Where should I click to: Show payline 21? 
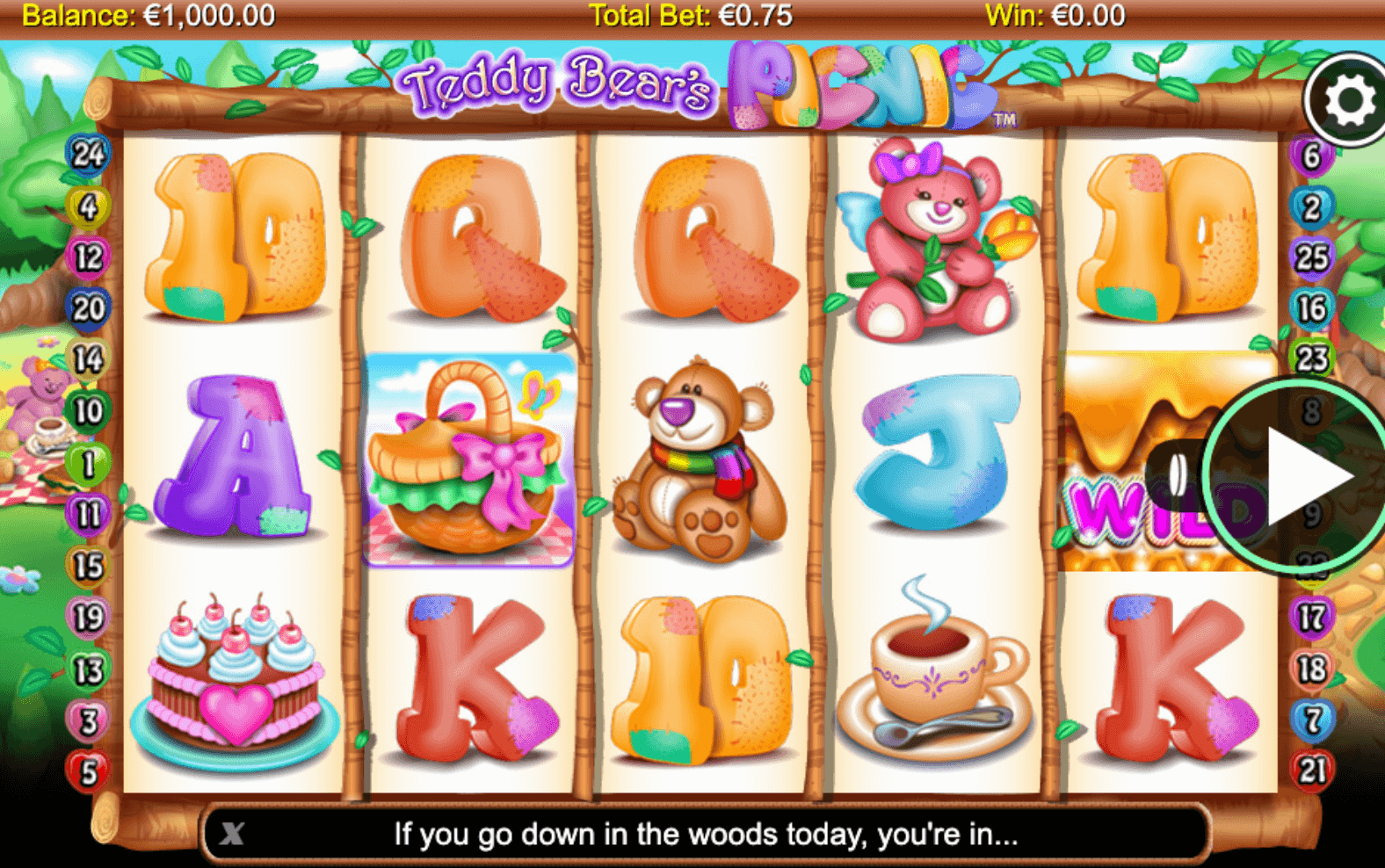[1311, 770]
